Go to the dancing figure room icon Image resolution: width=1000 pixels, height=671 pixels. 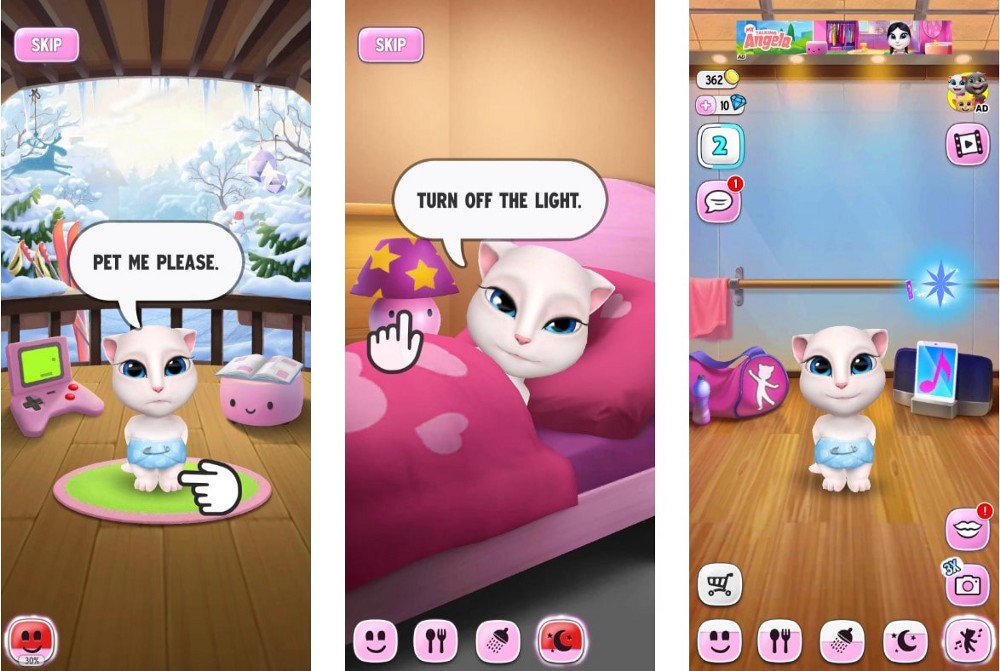coord(967,639)
